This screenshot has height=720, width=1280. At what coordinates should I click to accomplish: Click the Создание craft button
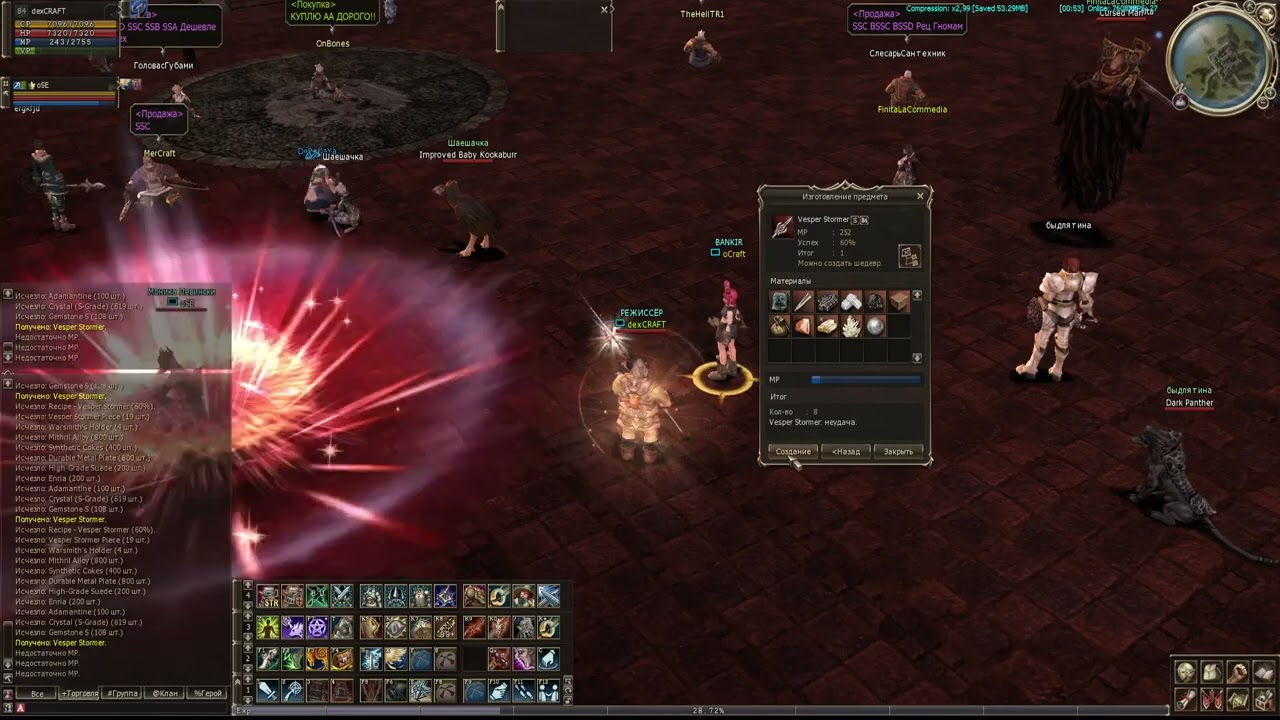tap(793, 452)
